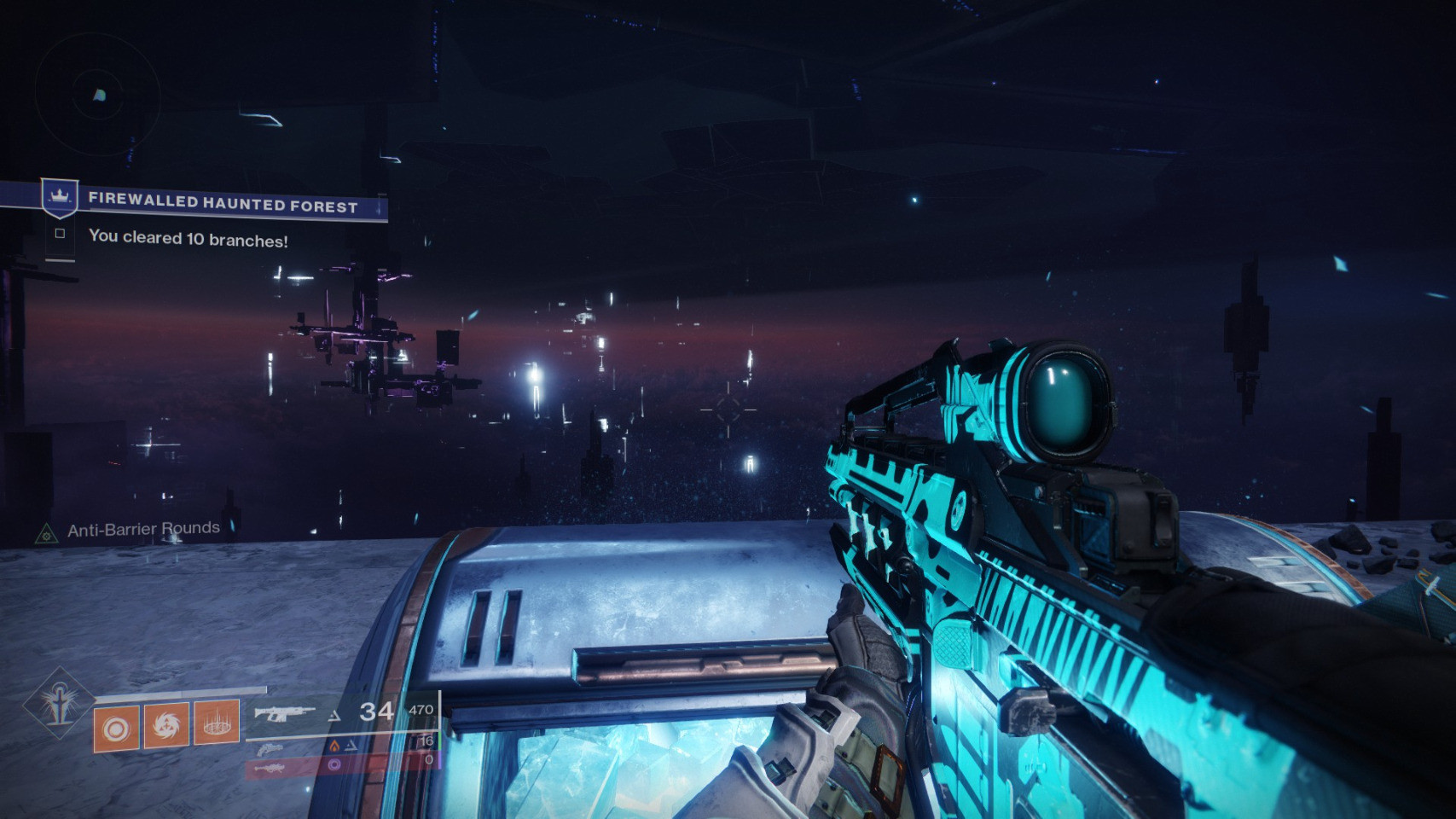
Task: Click the circular radar in the corner
Action: click(x=98, y=95)
